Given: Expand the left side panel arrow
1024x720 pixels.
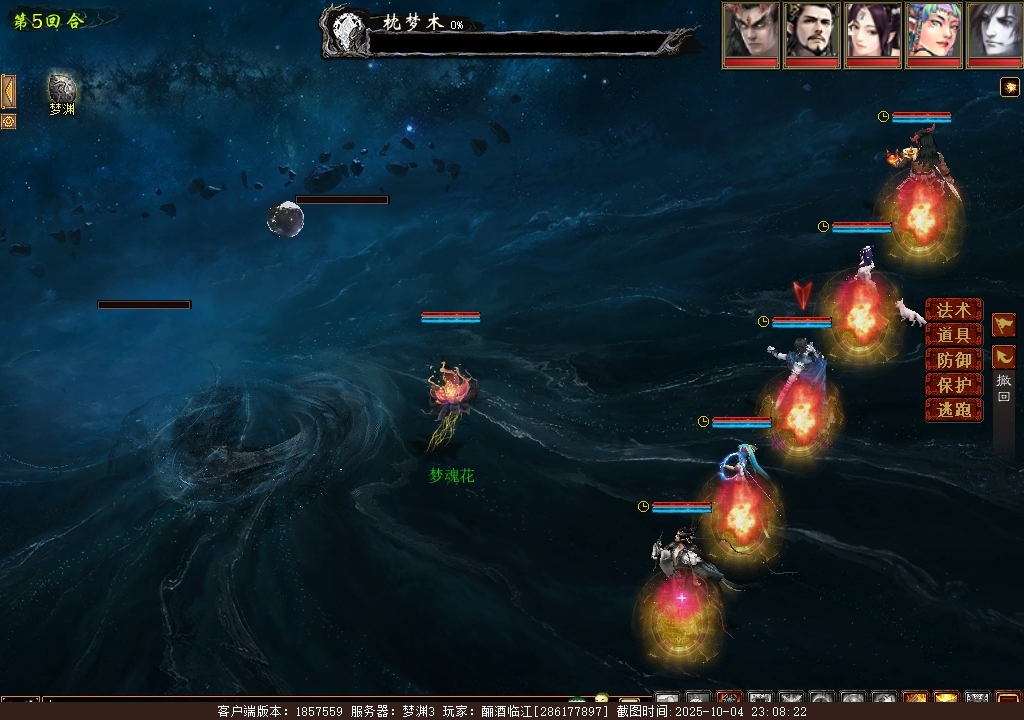Looking at the screenshot, I should [x=8, y=91].
